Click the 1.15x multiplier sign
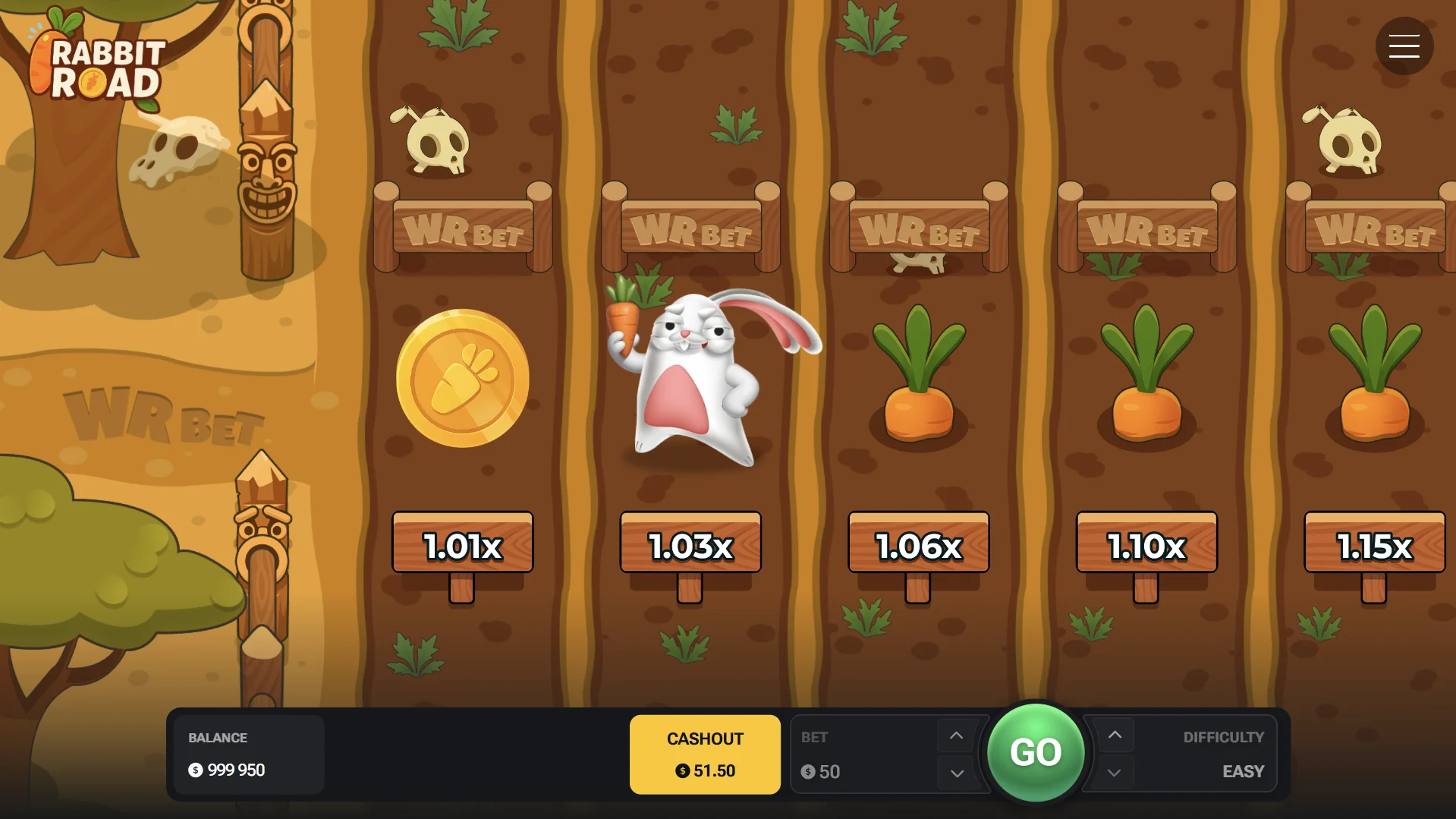The height and width of the screenshot is (819, 1456). [x=1373, y=543]
